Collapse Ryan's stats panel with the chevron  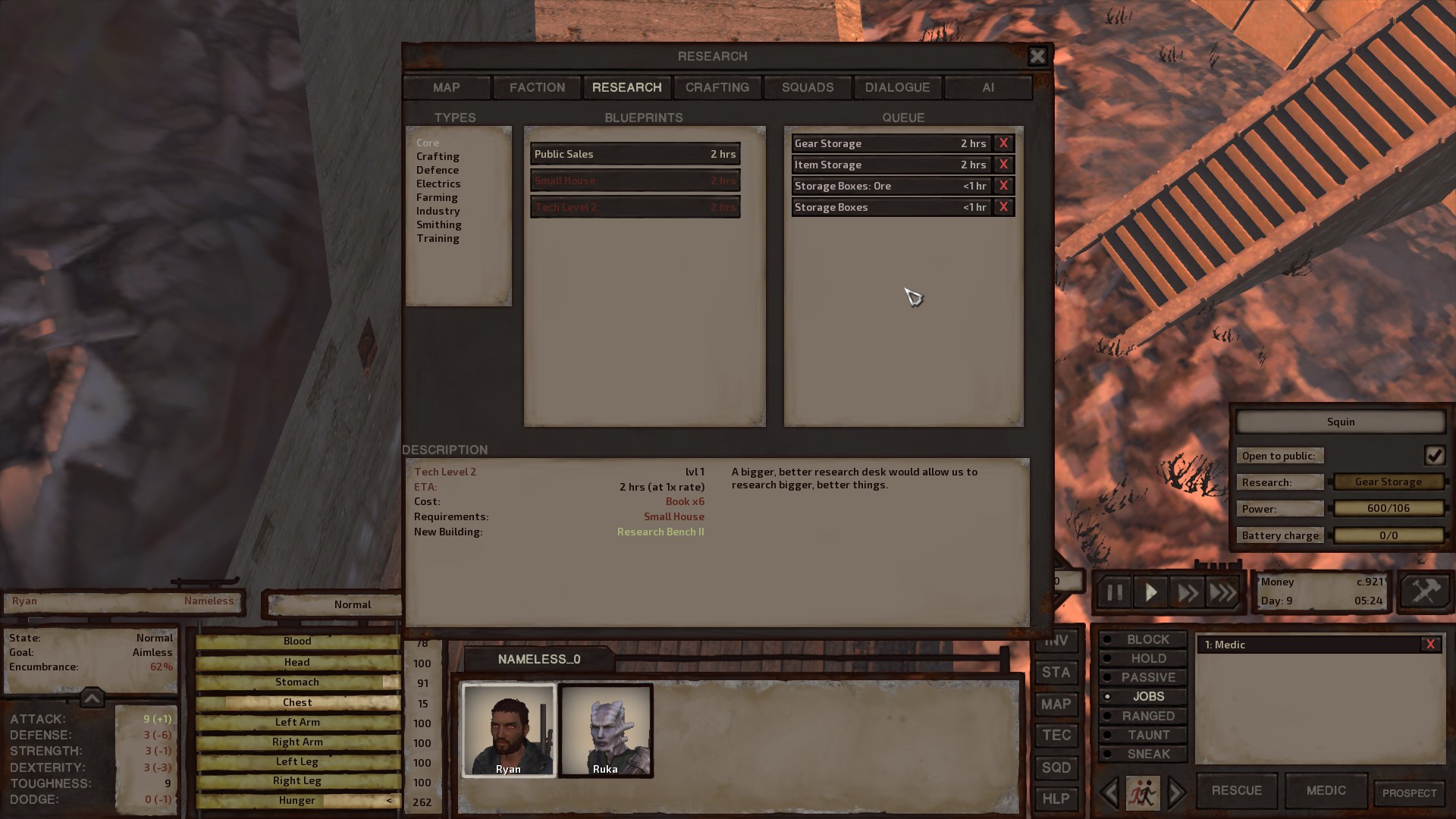tap(92, 698)
